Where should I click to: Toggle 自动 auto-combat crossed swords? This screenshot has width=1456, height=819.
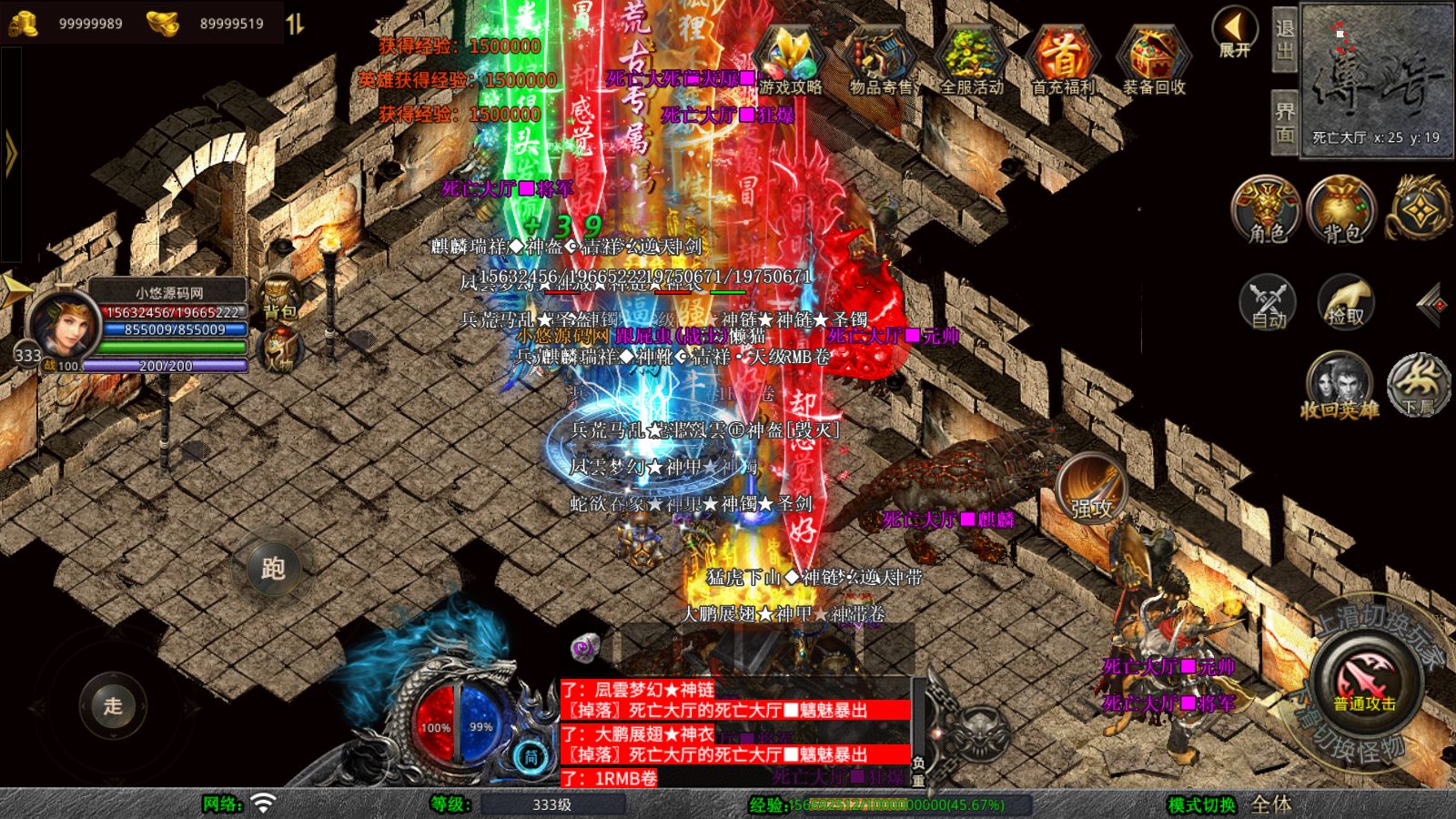(x=1268, y=301)
